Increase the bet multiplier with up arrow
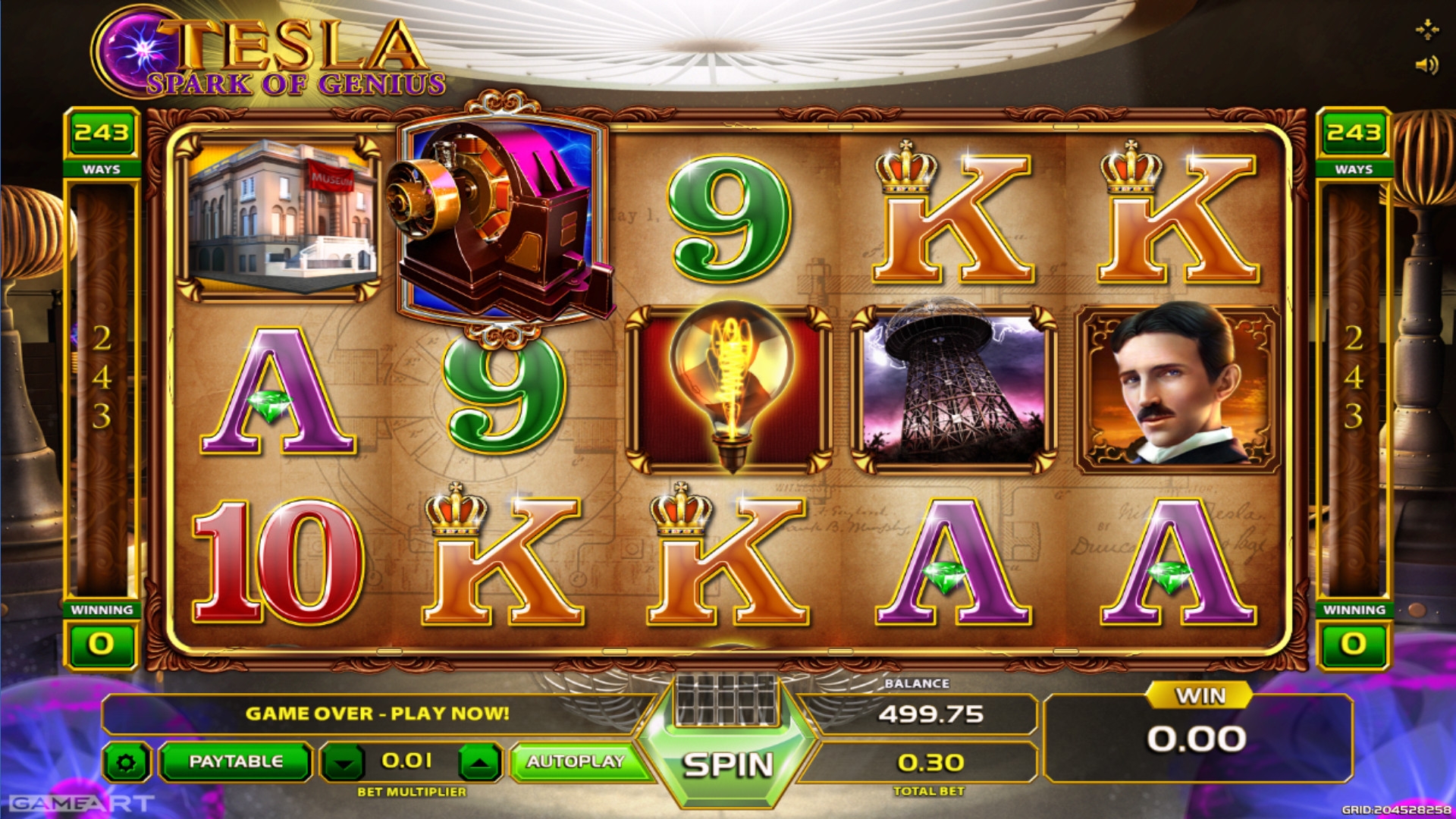Screen dimensions: 1456x819 coord(479,762)
